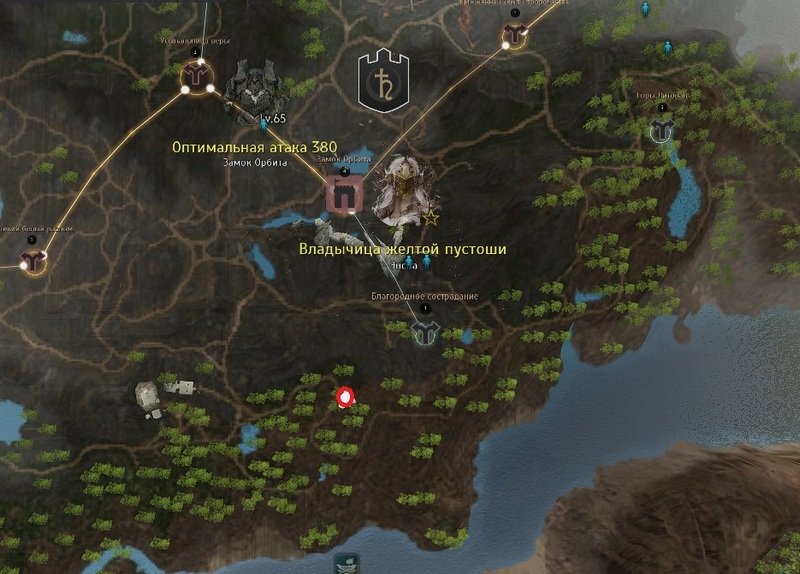Select the glowing node icon at the map's left edge
The width and height of the screenshot is (800, 574).
click(33, 262)
